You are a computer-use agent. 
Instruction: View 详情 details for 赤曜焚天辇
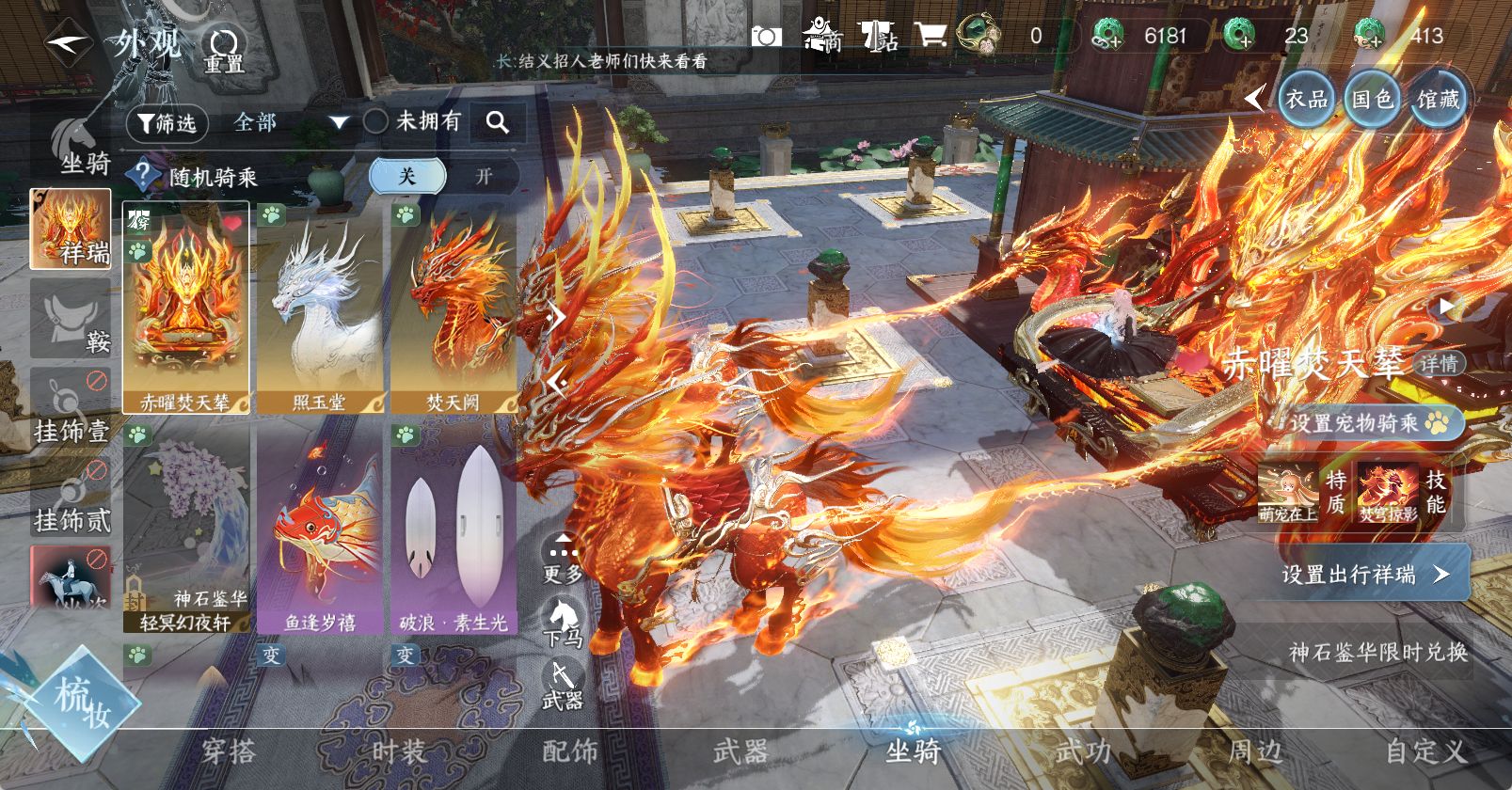pos(1439,364)
